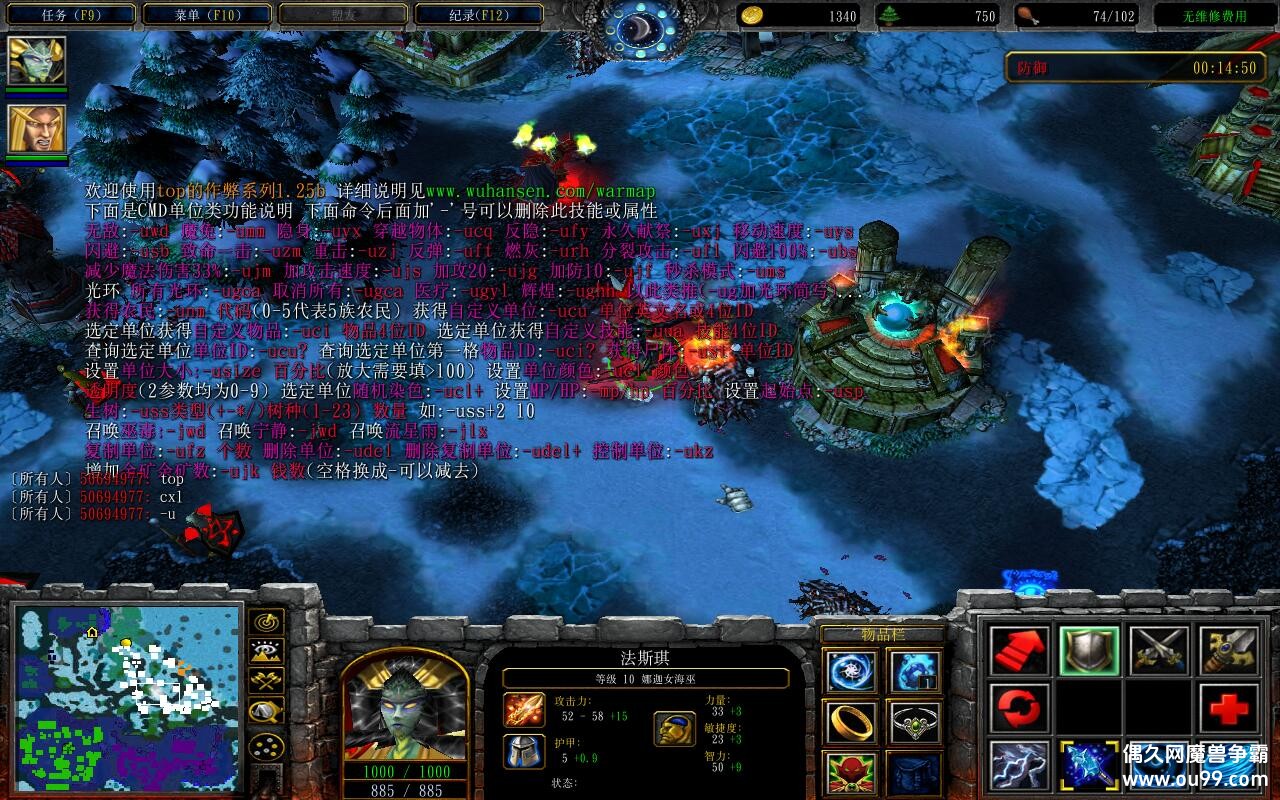Click the minimap ping signal icon

264,622
